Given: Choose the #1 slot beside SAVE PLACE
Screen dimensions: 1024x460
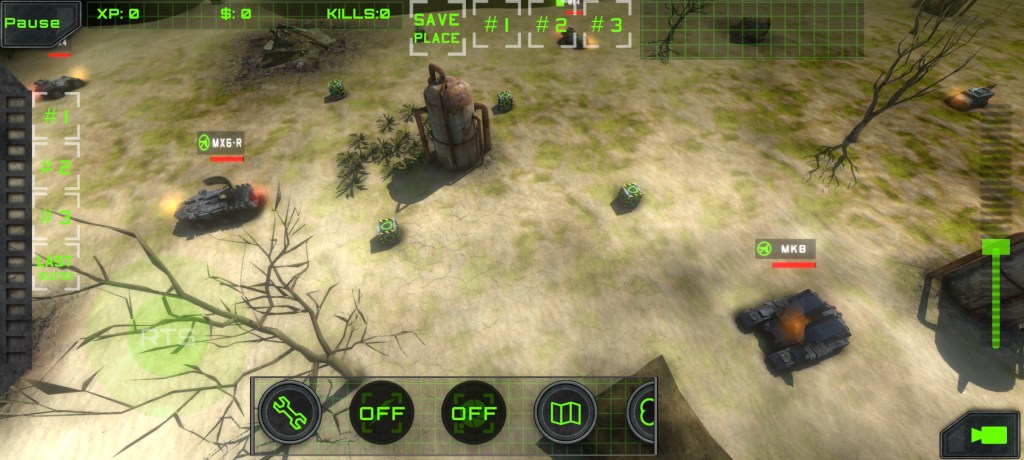Looking at the screenshot, I should [497, 25].
